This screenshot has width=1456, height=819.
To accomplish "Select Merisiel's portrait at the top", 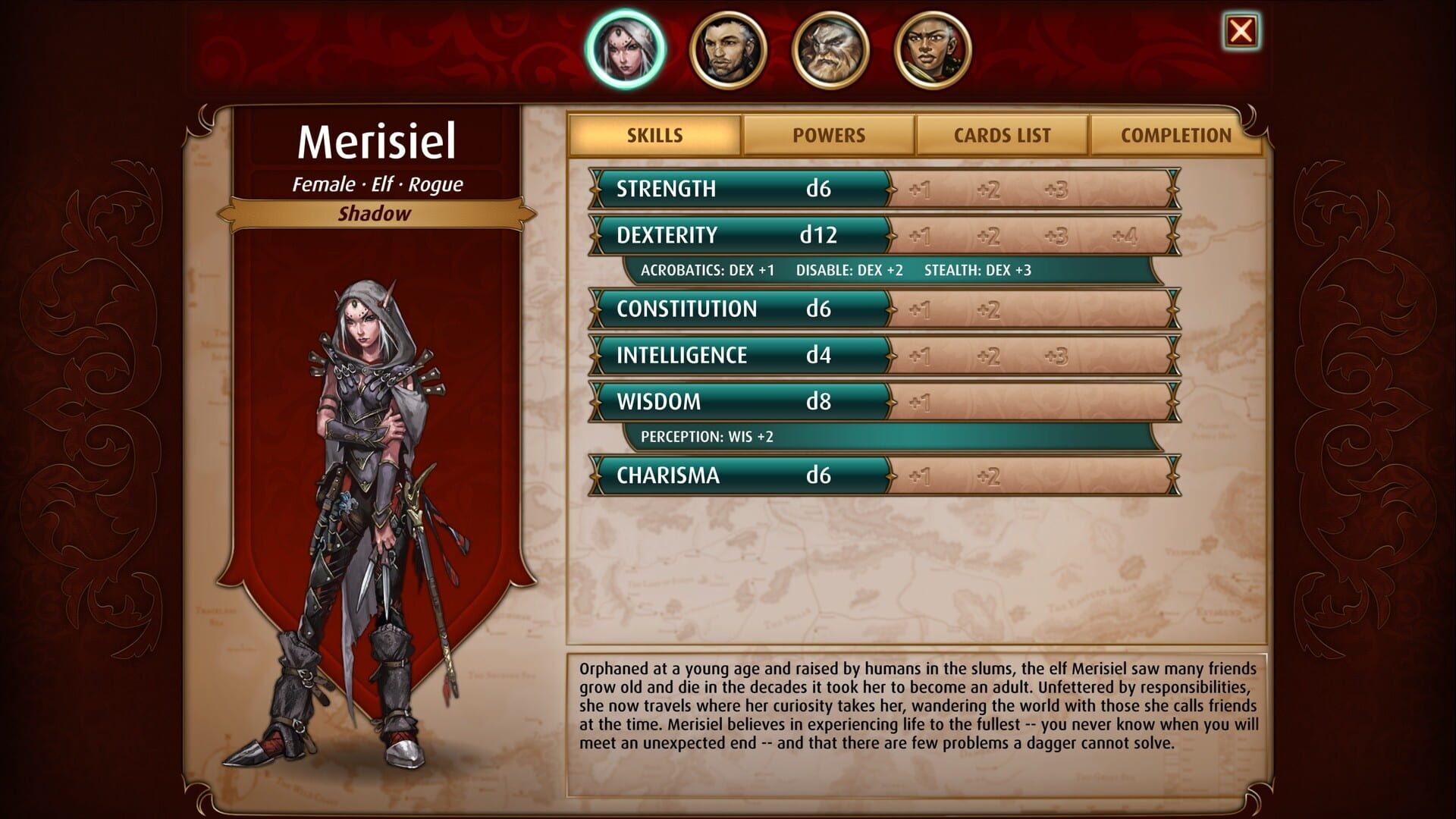I will (x=624, y=50).
